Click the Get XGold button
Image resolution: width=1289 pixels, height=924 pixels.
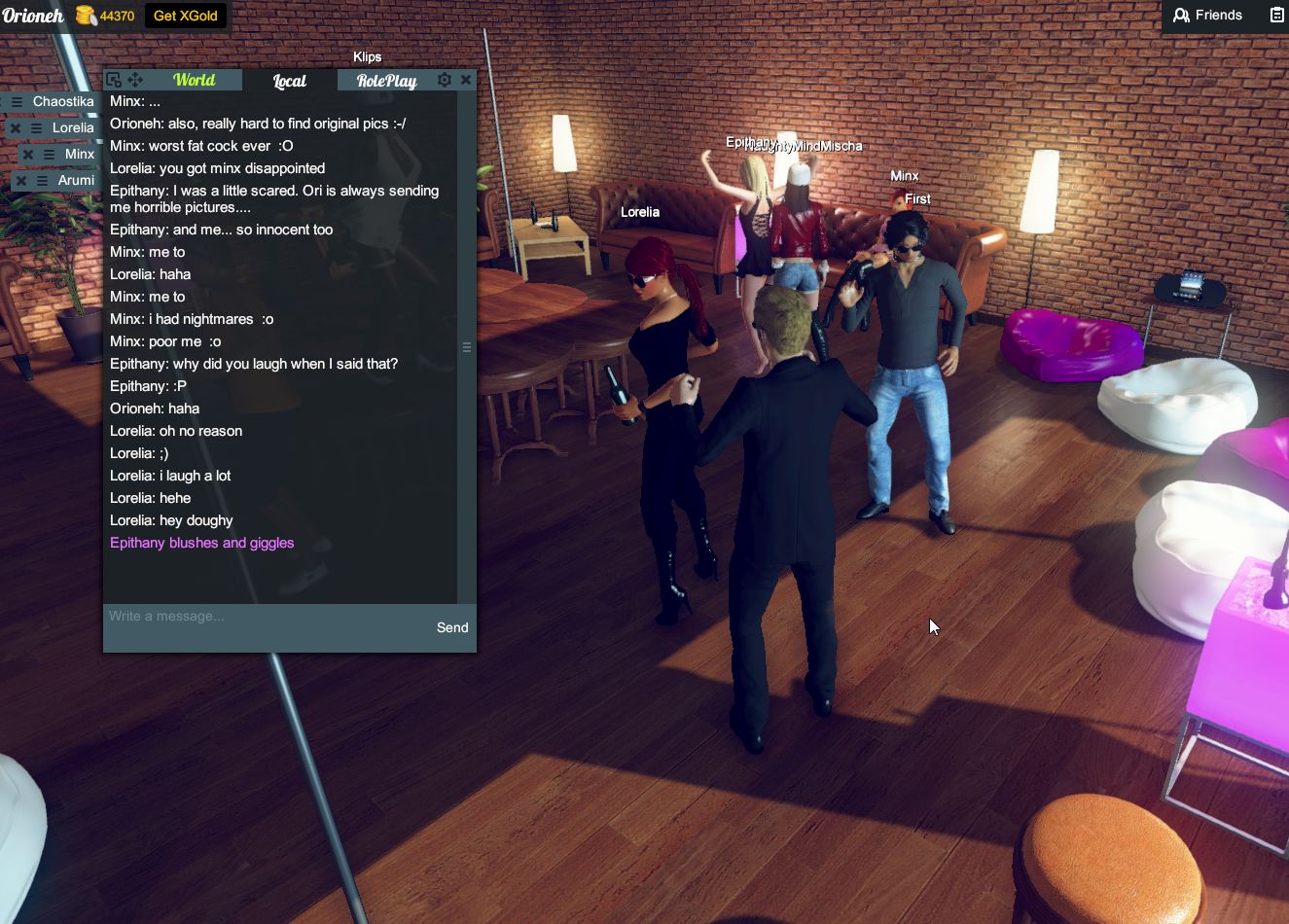185,16
